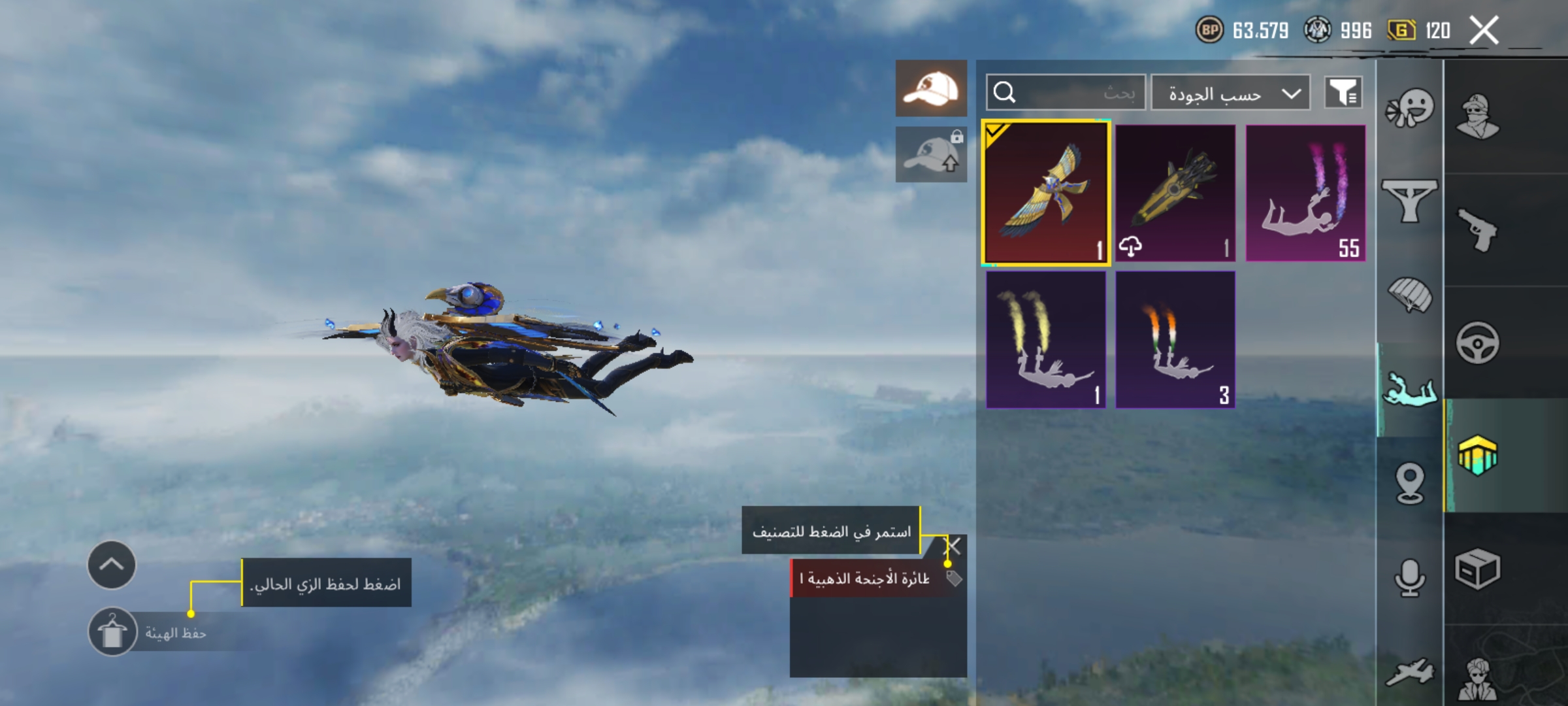This screenshot has width=1568, height=706.
Task: Select the golden wings glider item
Action: [1046, 193]
